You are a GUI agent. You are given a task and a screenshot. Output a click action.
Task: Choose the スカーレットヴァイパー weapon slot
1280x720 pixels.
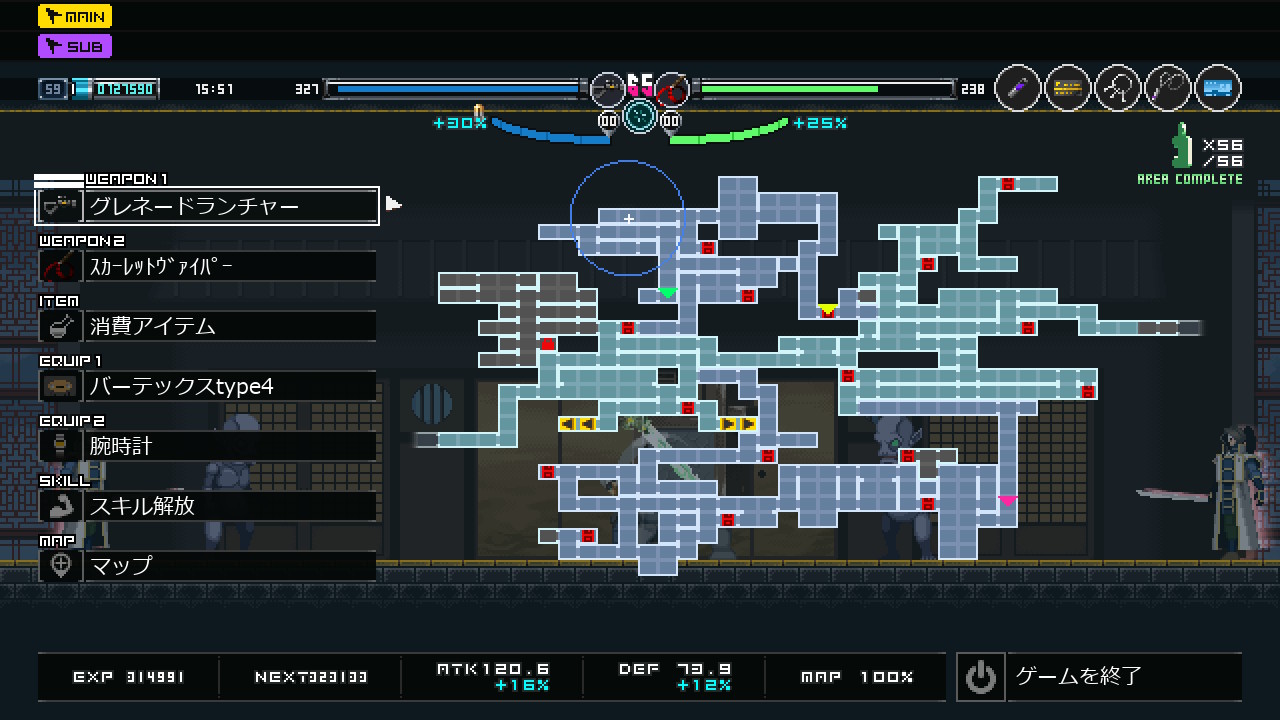[207, 266]
